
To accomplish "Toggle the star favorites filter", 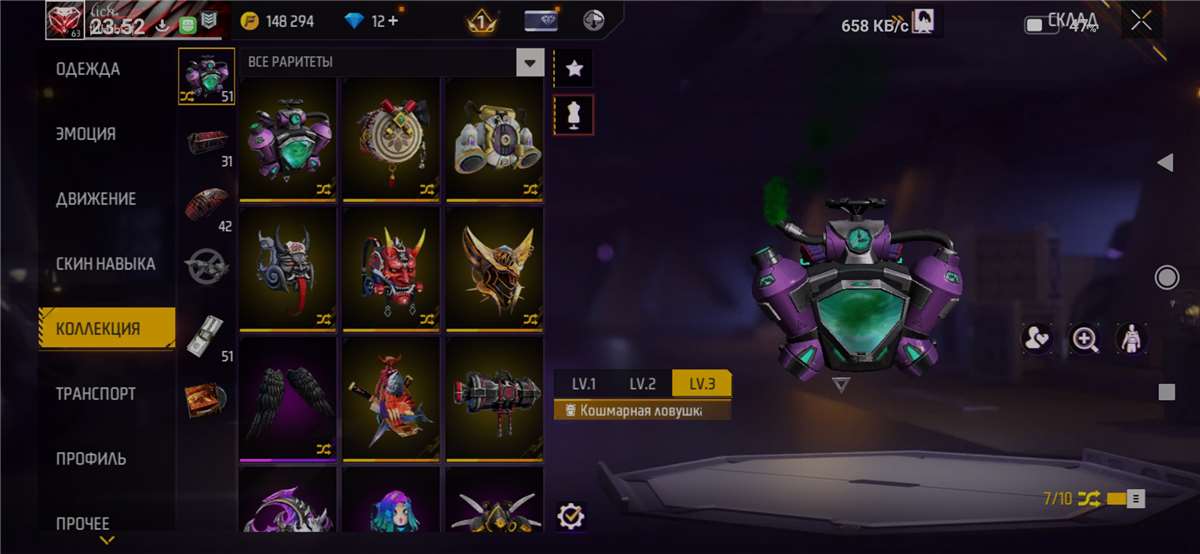I will pos(574,69).
